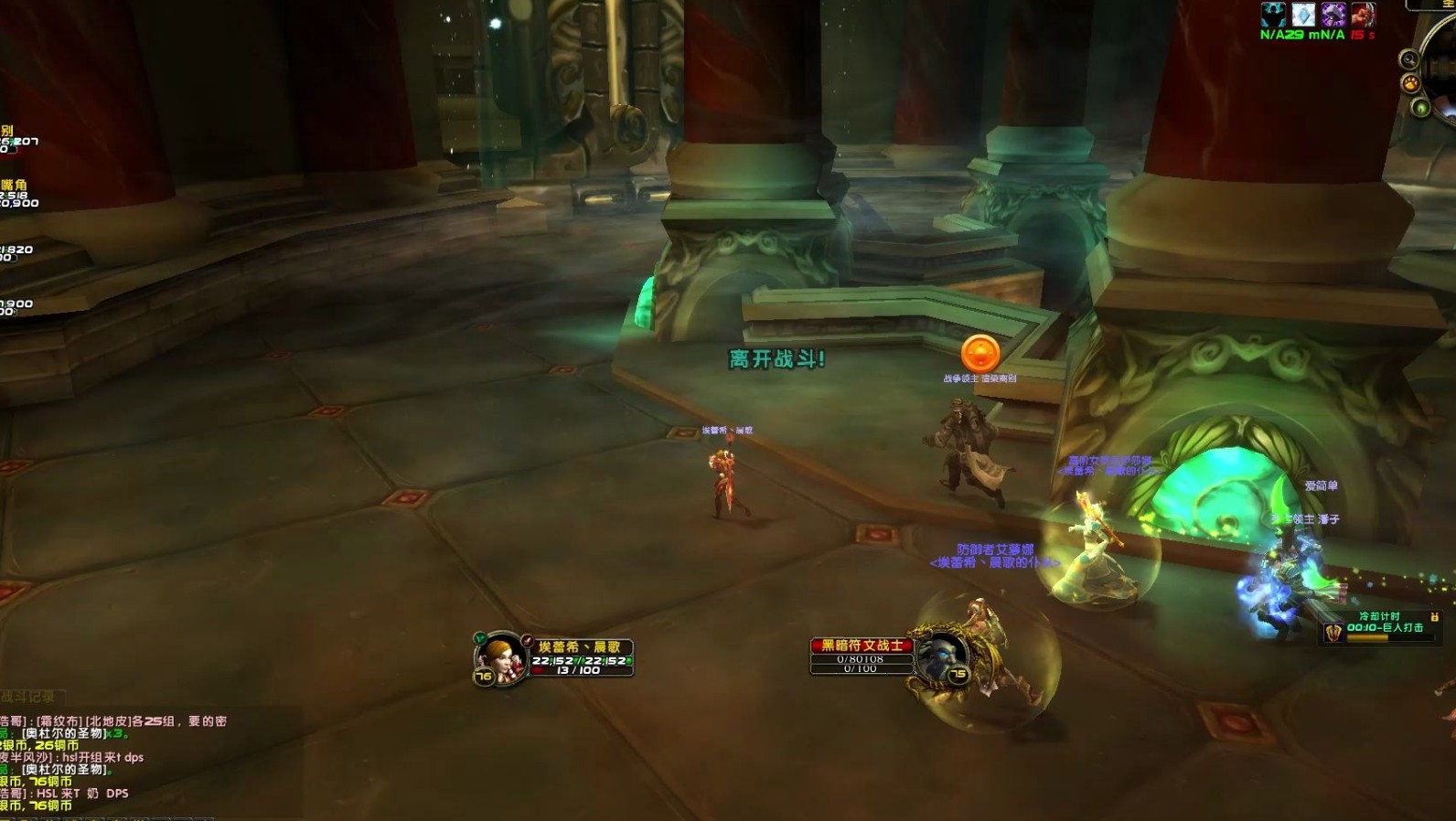Click the purple hammer buff icon

(1333, 15)
